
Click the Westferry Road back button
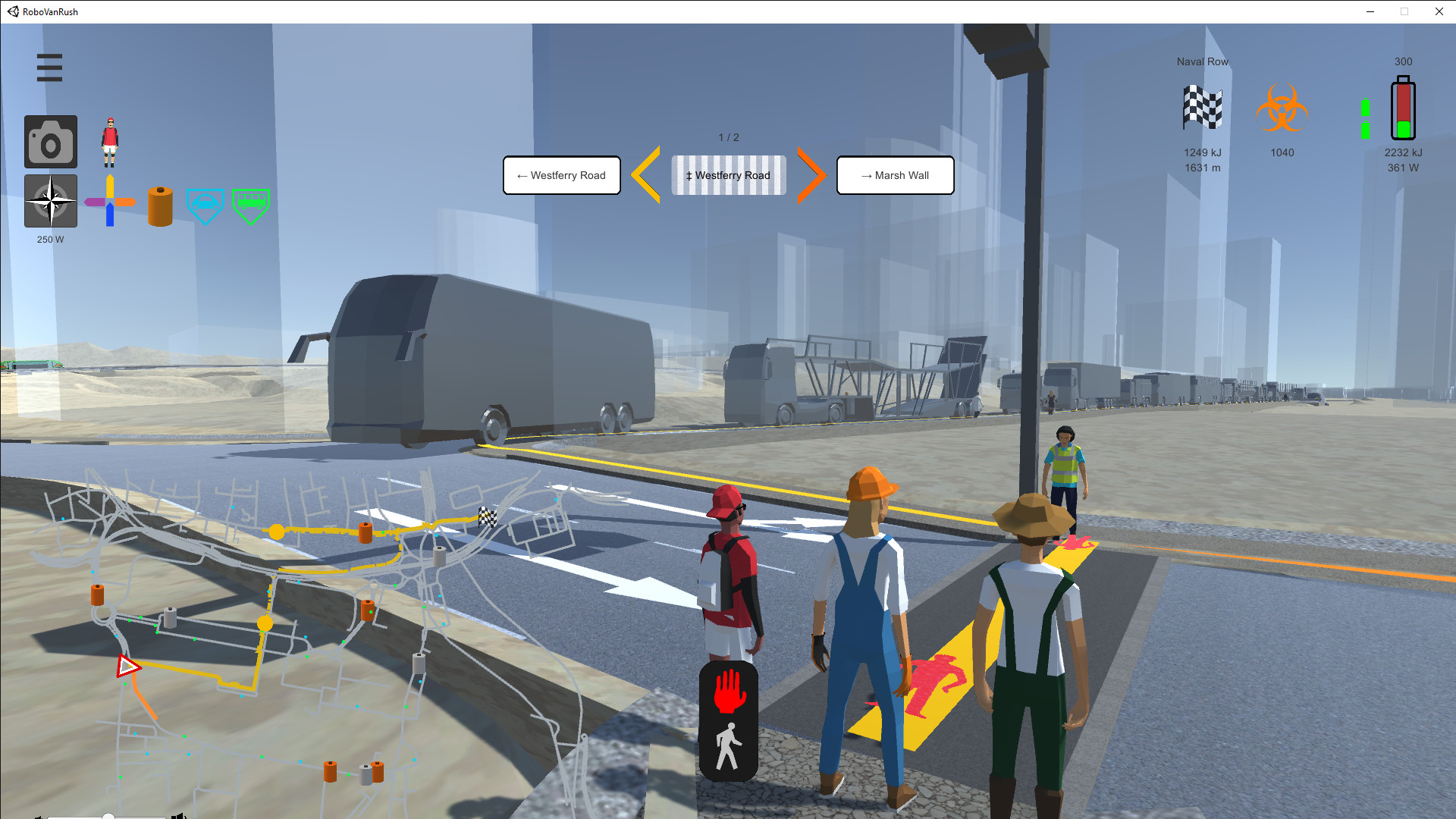coord(561,175)
